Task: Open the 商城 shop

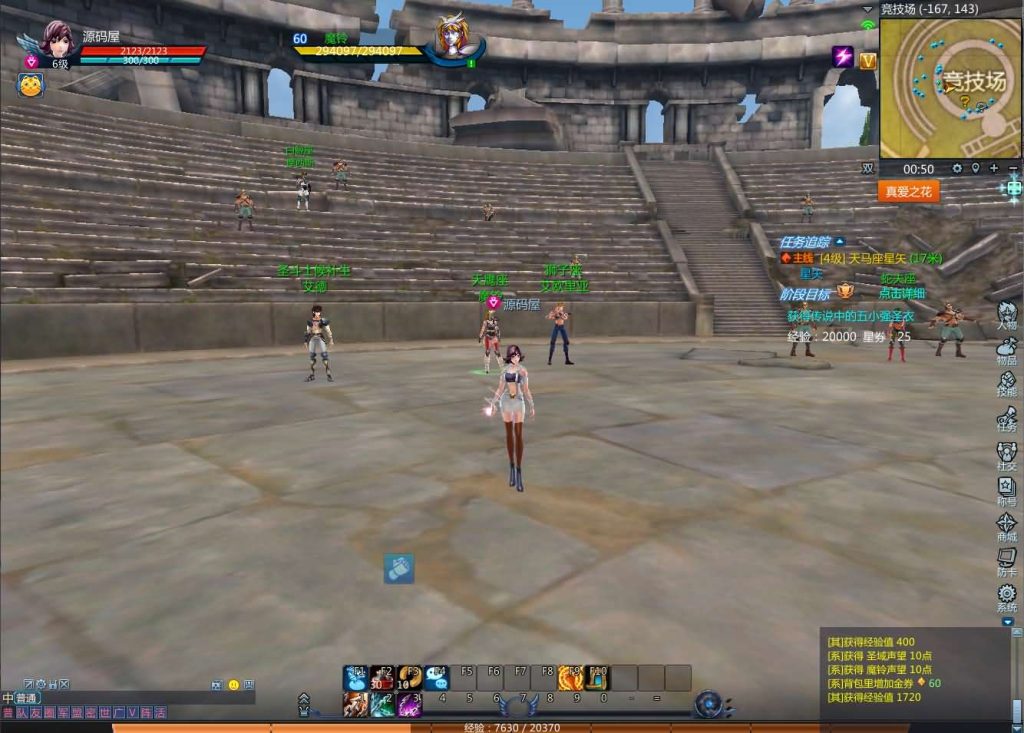Action: point(1006,526)
